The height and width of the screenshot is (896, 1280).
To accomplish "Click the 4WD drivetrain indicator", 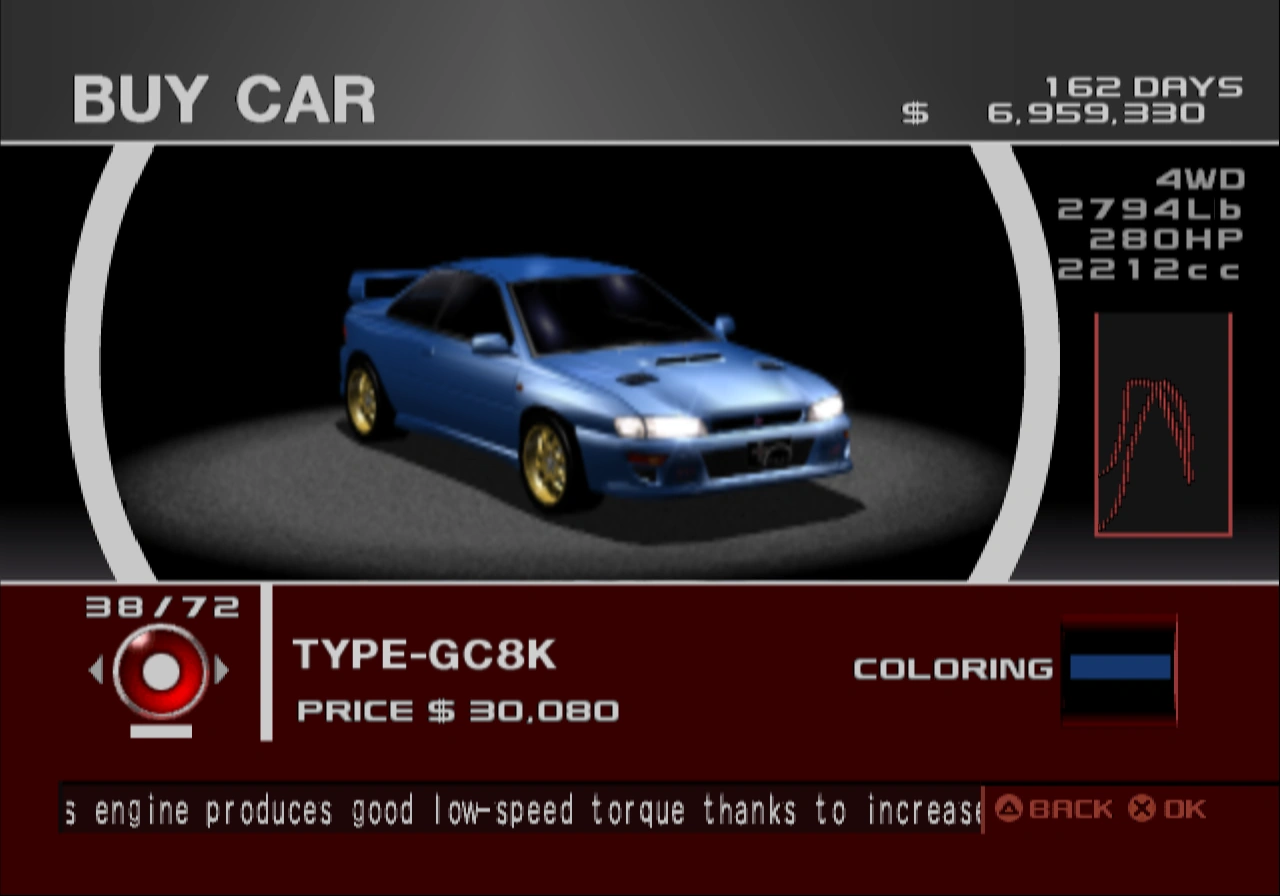I will (x=1199, y=180).
